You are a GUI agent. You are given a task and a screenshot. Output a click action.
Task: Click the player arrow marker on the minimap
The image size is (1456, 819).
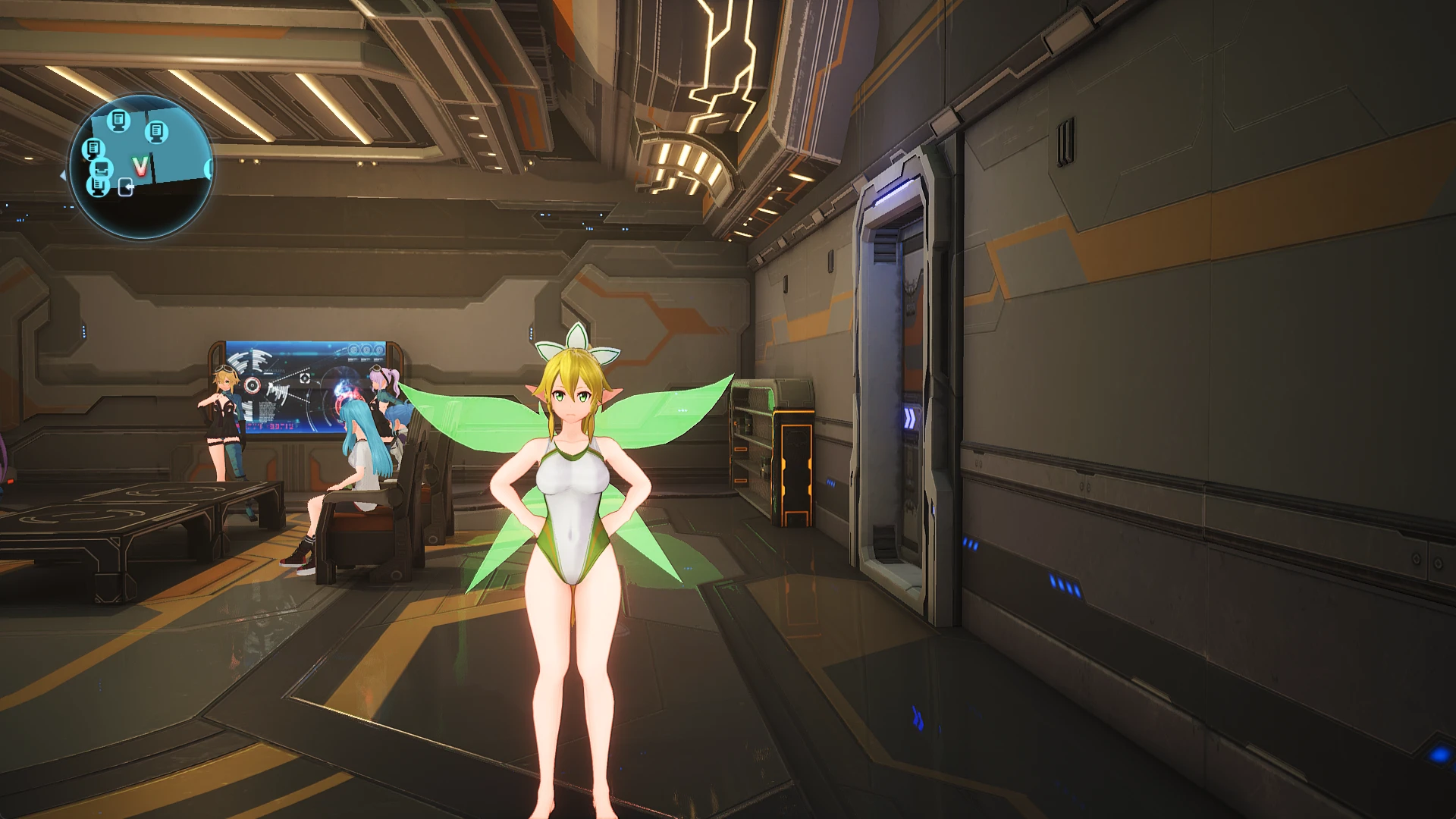point(140,165)
